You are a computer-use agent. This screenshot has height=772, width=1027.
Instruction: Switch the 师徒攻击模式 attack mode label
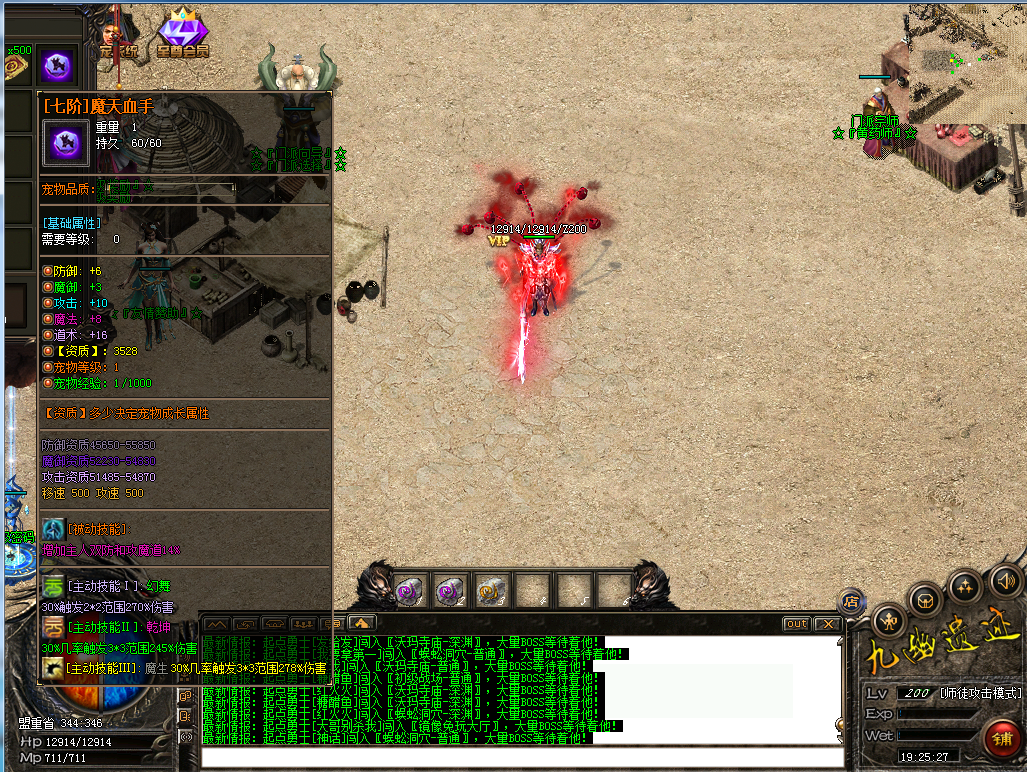coord(981,693)
